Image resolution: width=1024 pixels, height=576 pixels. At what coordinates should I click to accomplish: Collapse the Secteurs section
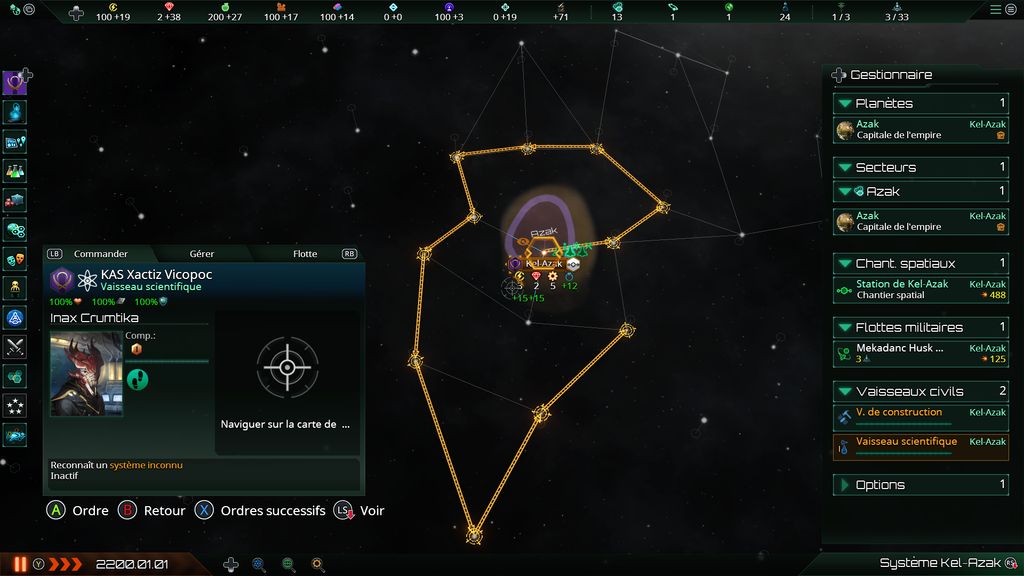point(845,167)
